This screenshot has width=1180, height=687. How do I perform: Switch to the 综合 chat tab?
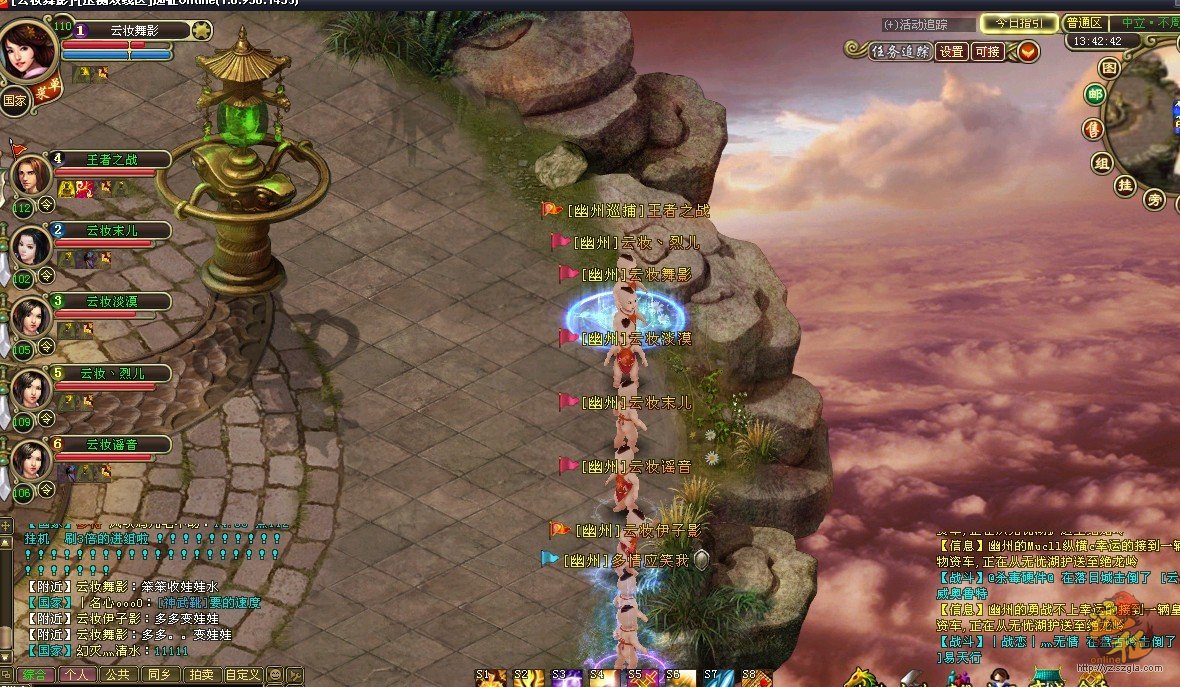click(34, 675)
